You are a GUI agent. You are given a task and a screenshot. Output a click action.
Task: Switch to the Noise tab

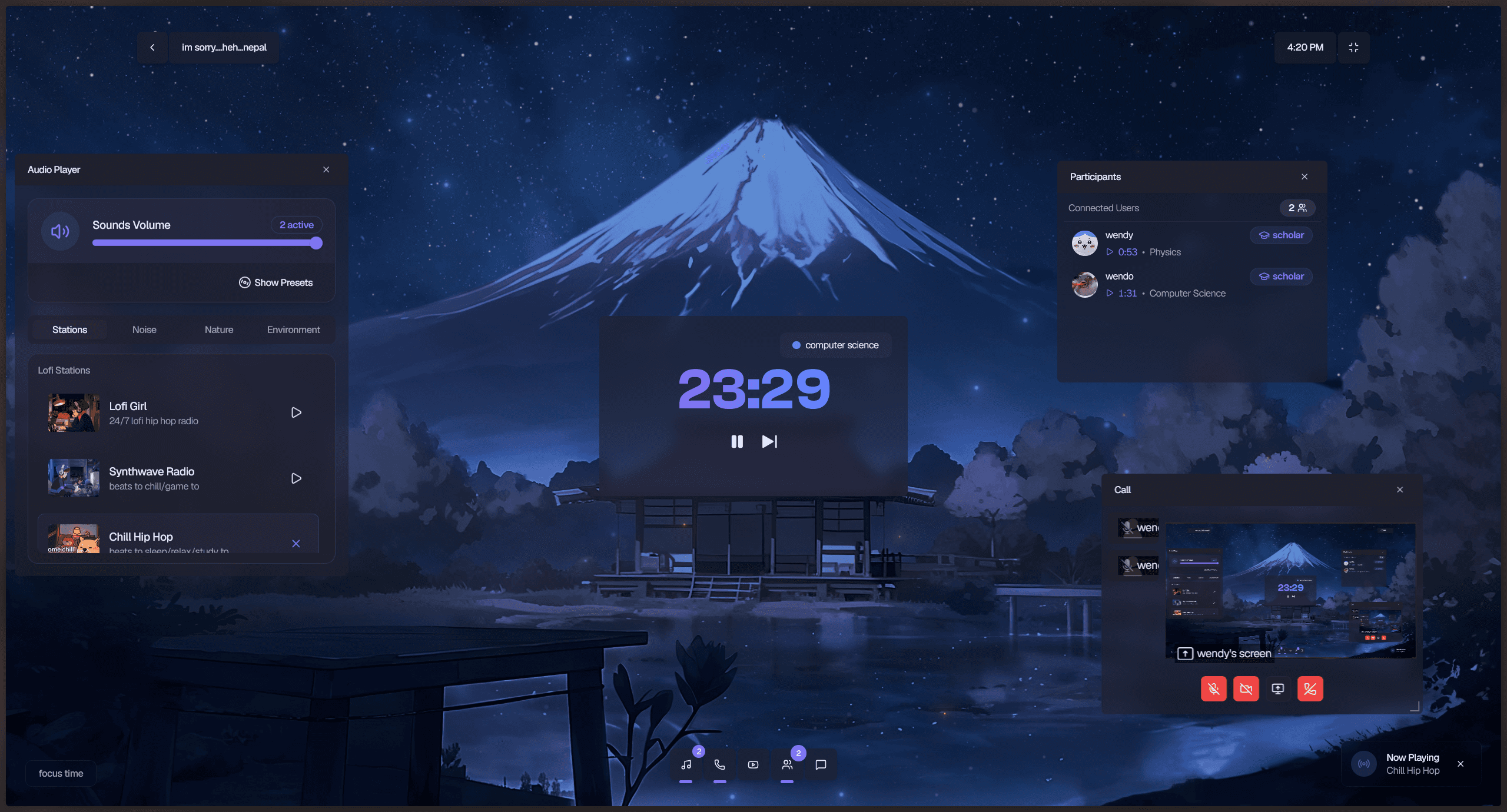point(144,330)
